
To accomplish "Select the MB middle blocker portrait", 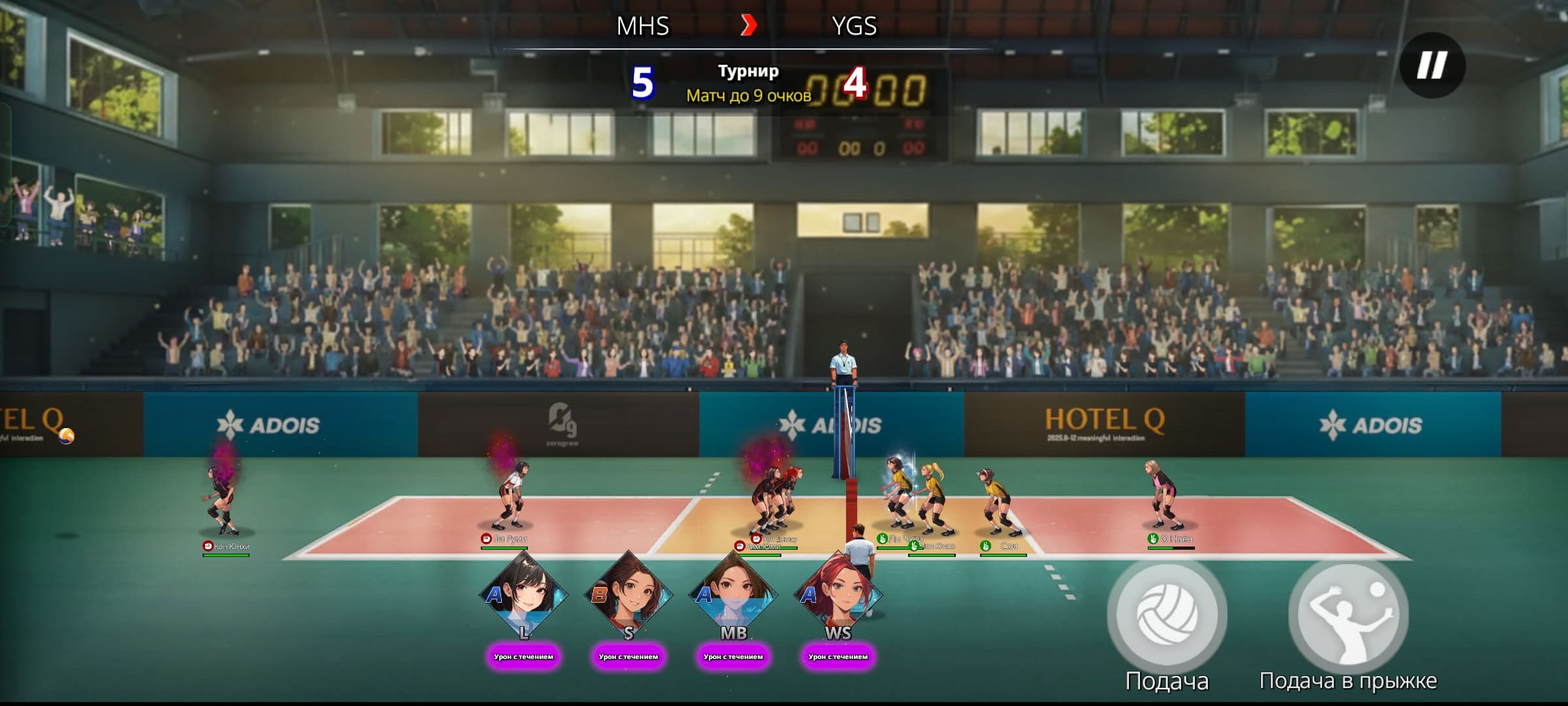I will pyautogui.click(x=733, y=596).
